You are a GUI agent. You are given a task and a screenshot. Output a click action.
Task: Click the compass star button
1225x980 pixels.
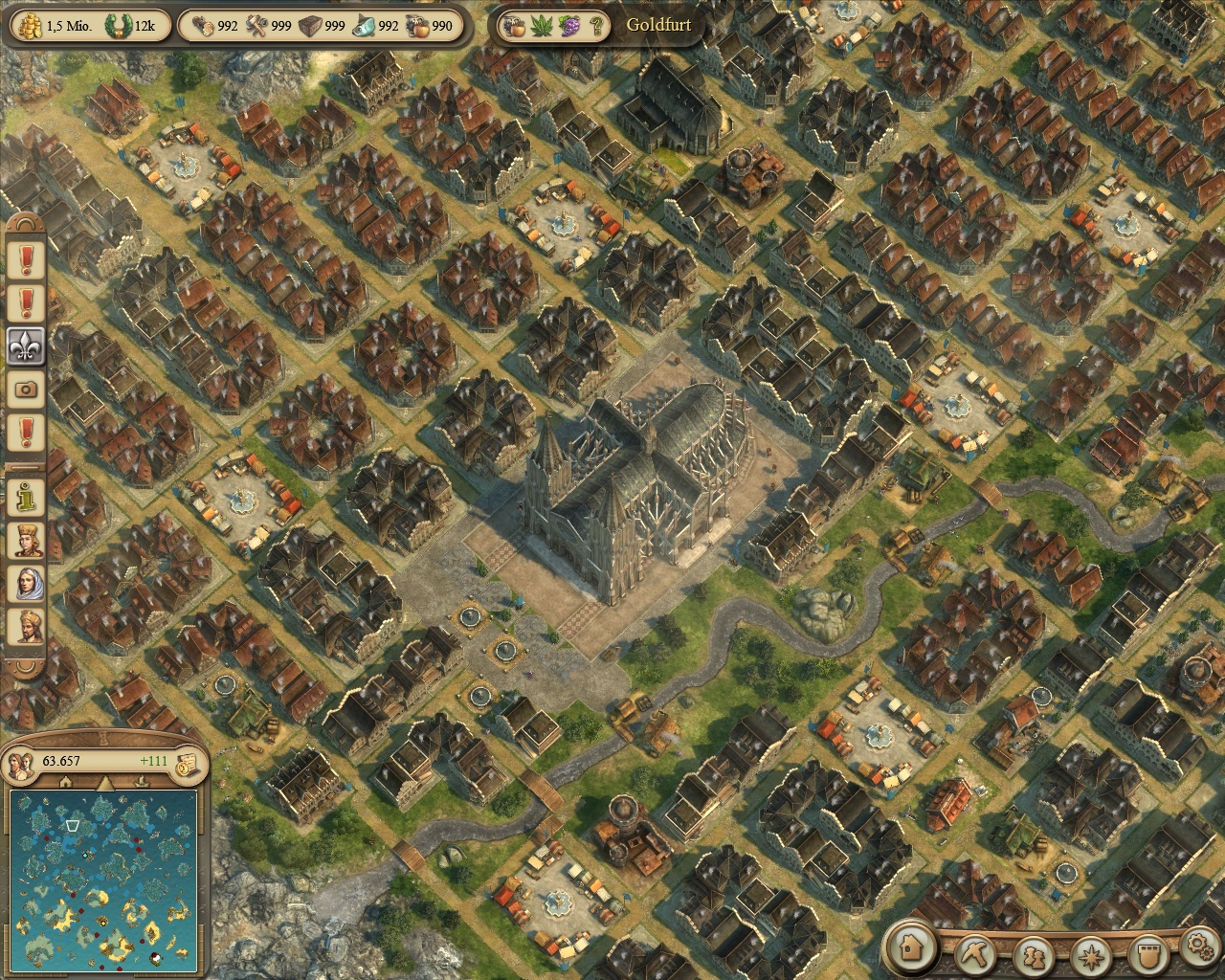pos(1090,954)
